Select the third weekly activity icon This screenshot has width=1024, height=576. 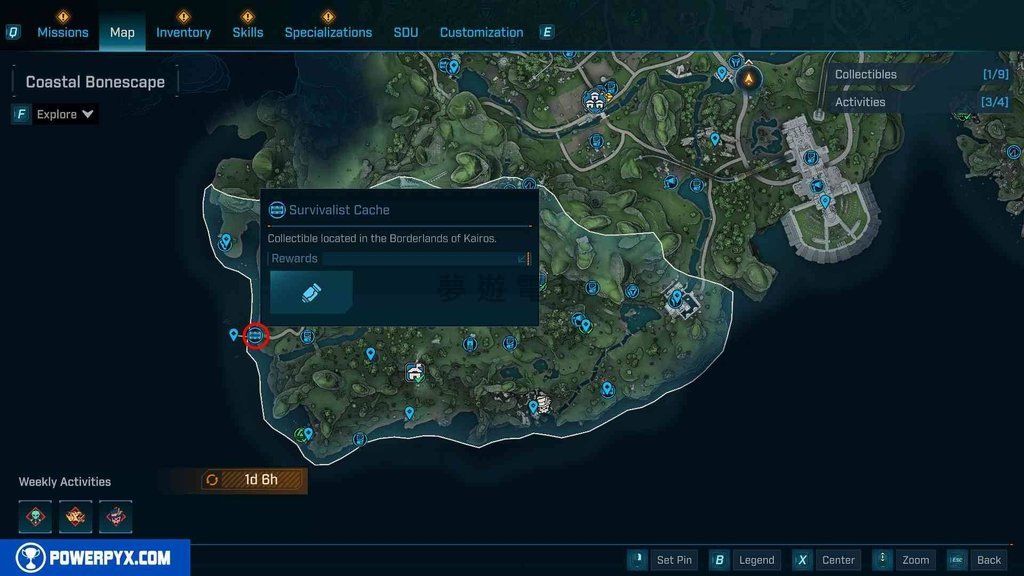115,516
